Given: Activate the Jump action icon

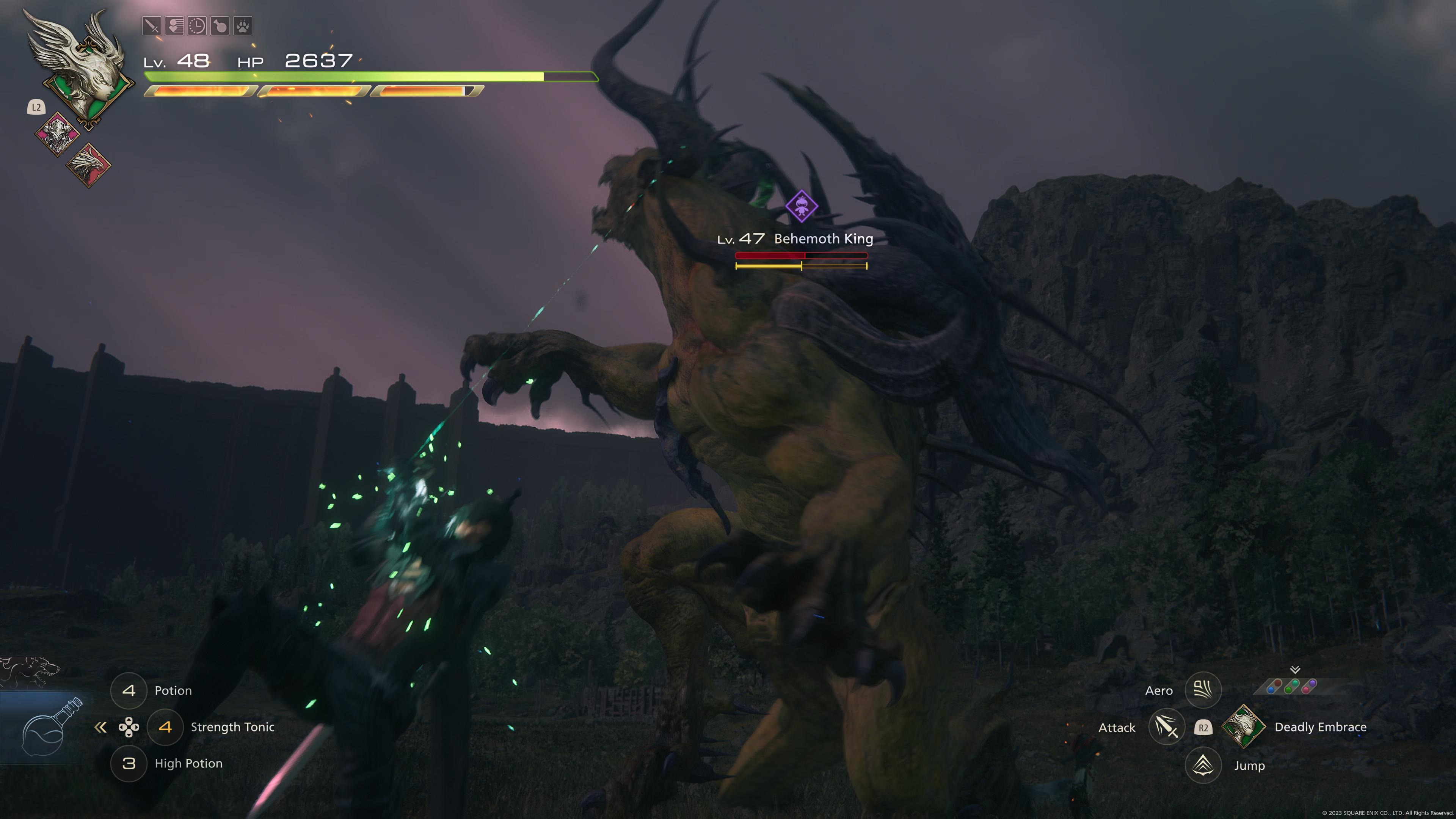Looking at the screenshot, I should coord(1203,765).
